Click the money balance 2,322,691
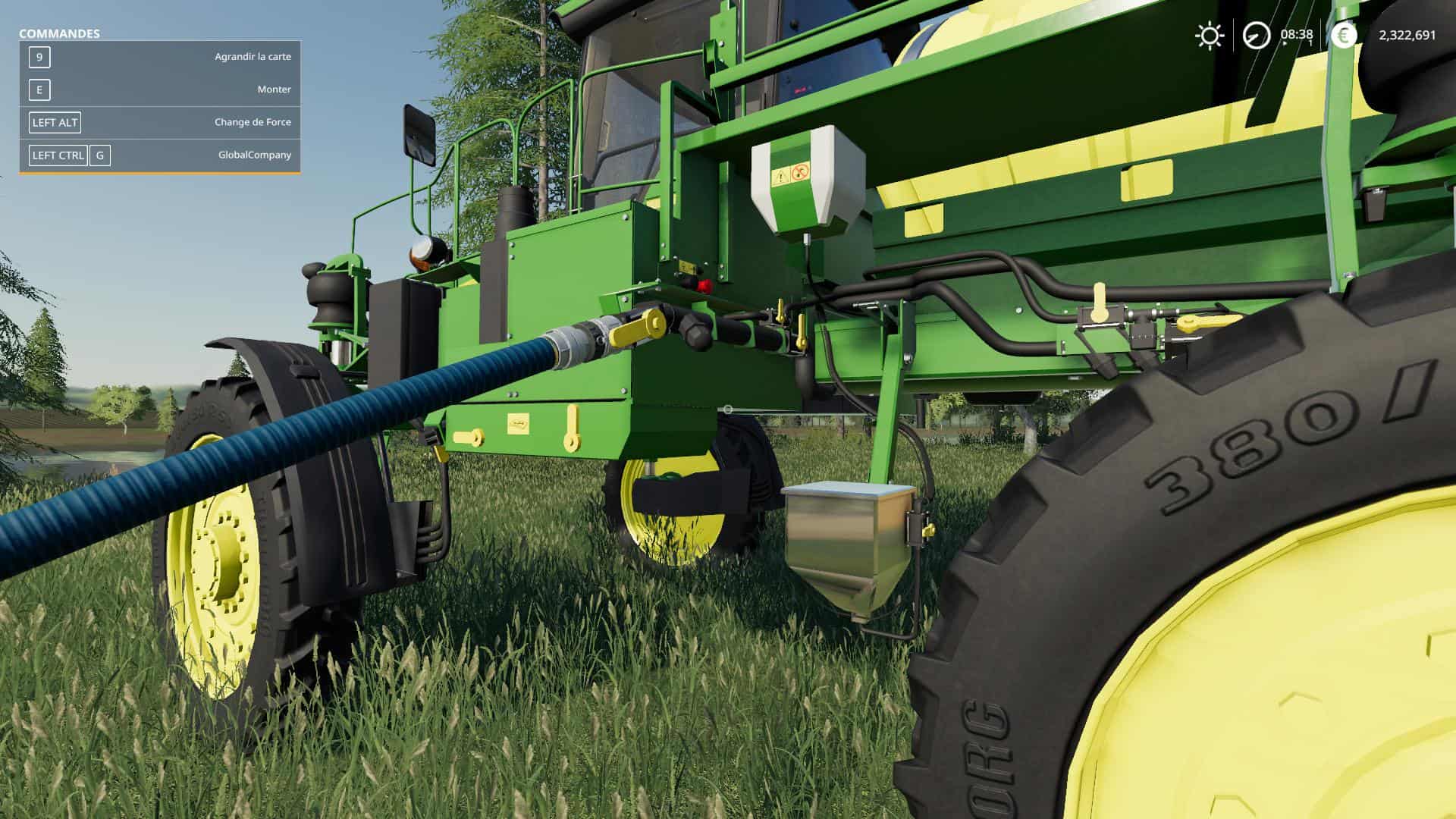1456x819 pixels. [1407, 35]
